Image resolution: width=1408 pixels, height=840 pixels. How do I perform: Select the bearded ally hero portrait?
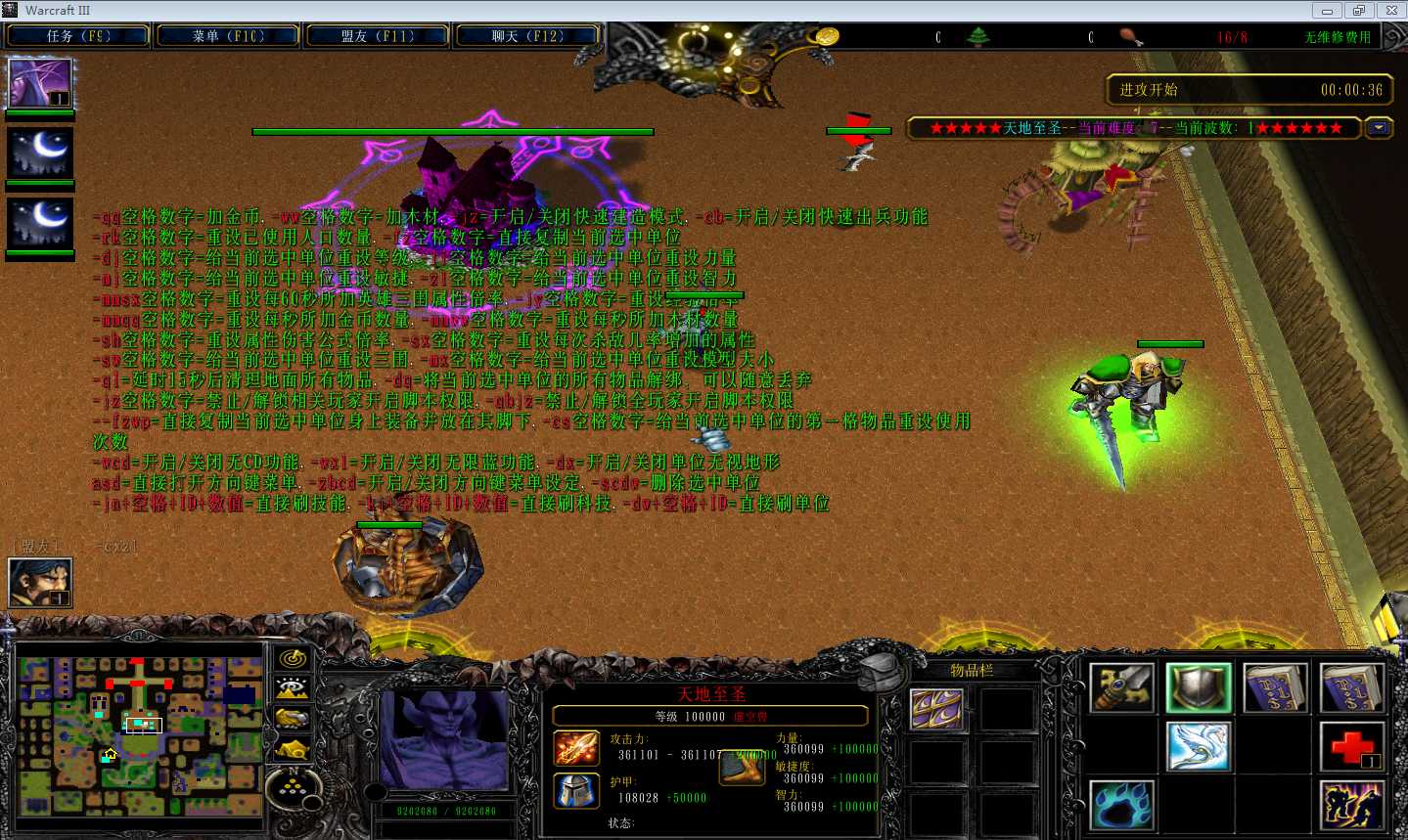40,583
